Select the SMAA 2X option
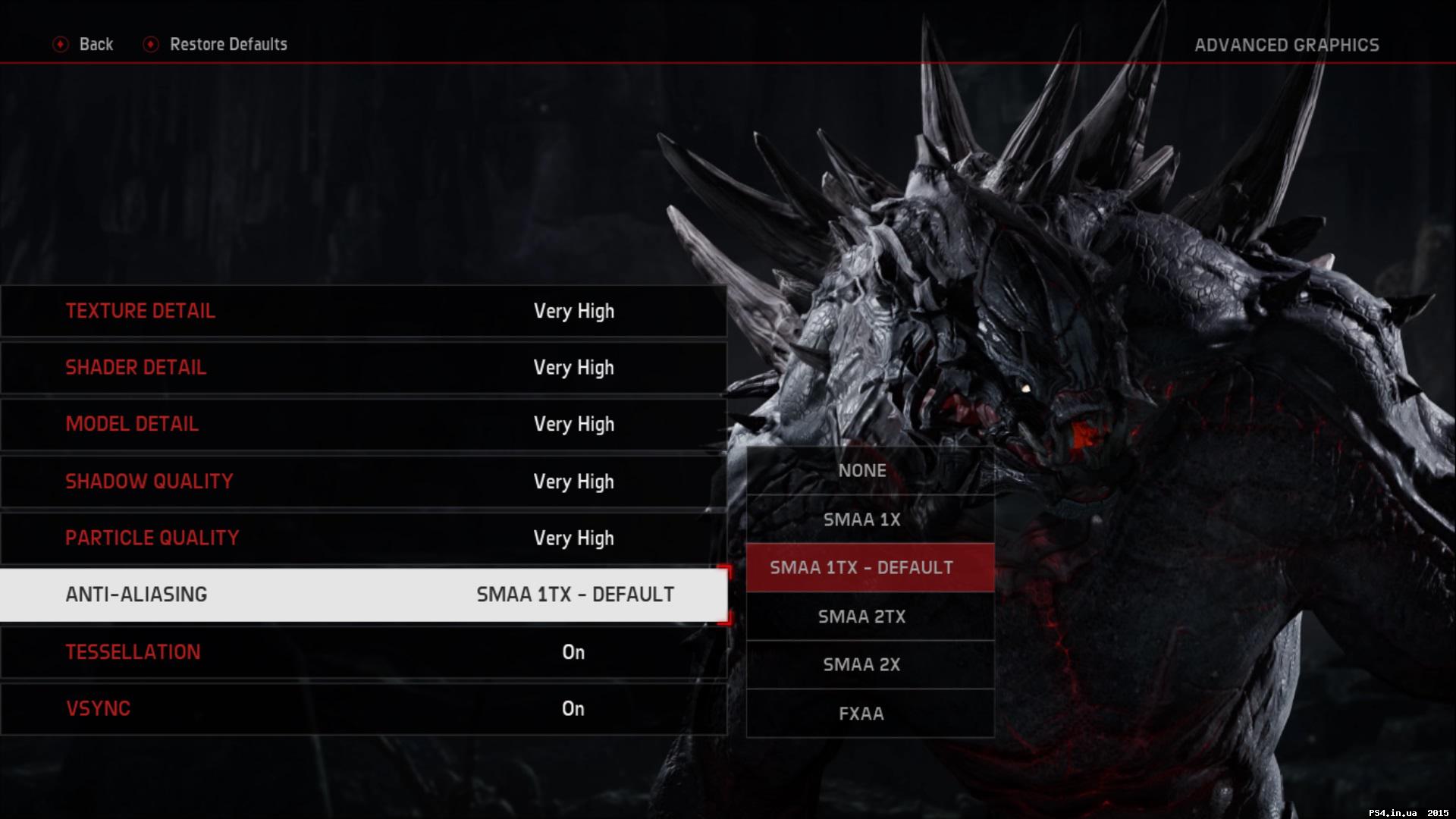 [861, 665]
